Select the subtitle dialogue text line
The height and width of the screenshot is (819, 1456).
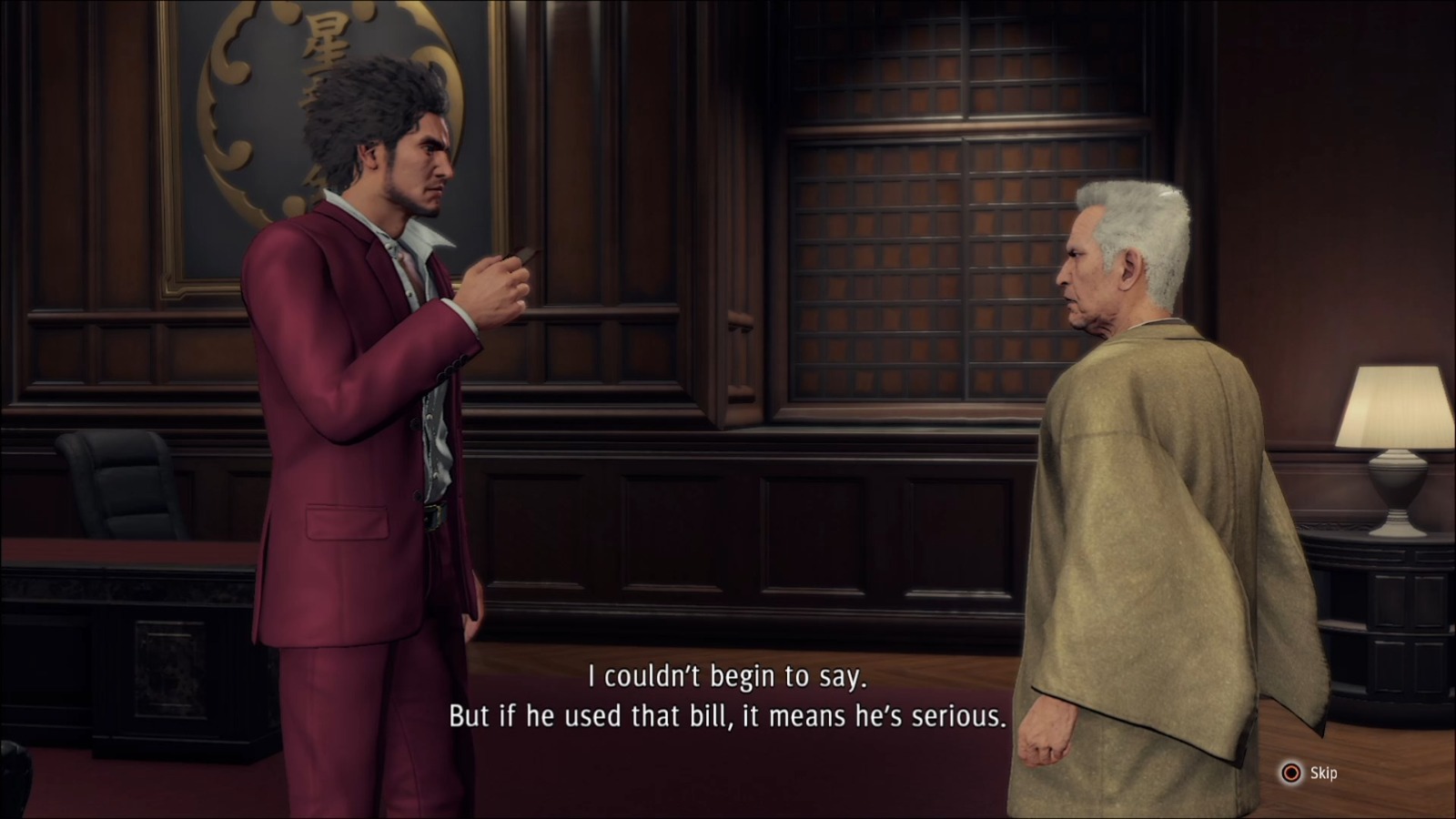728,678
